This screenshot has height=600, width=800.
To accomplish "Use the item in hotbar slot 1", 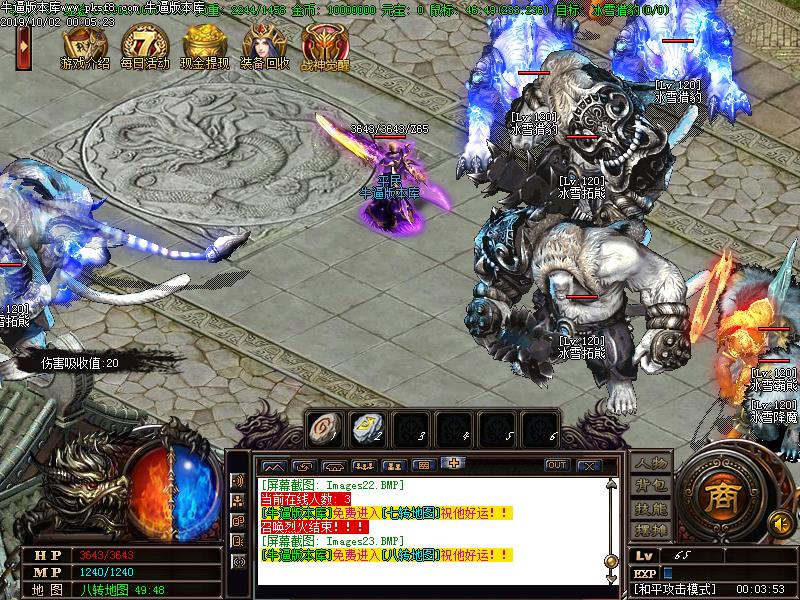I will (322, 428).
